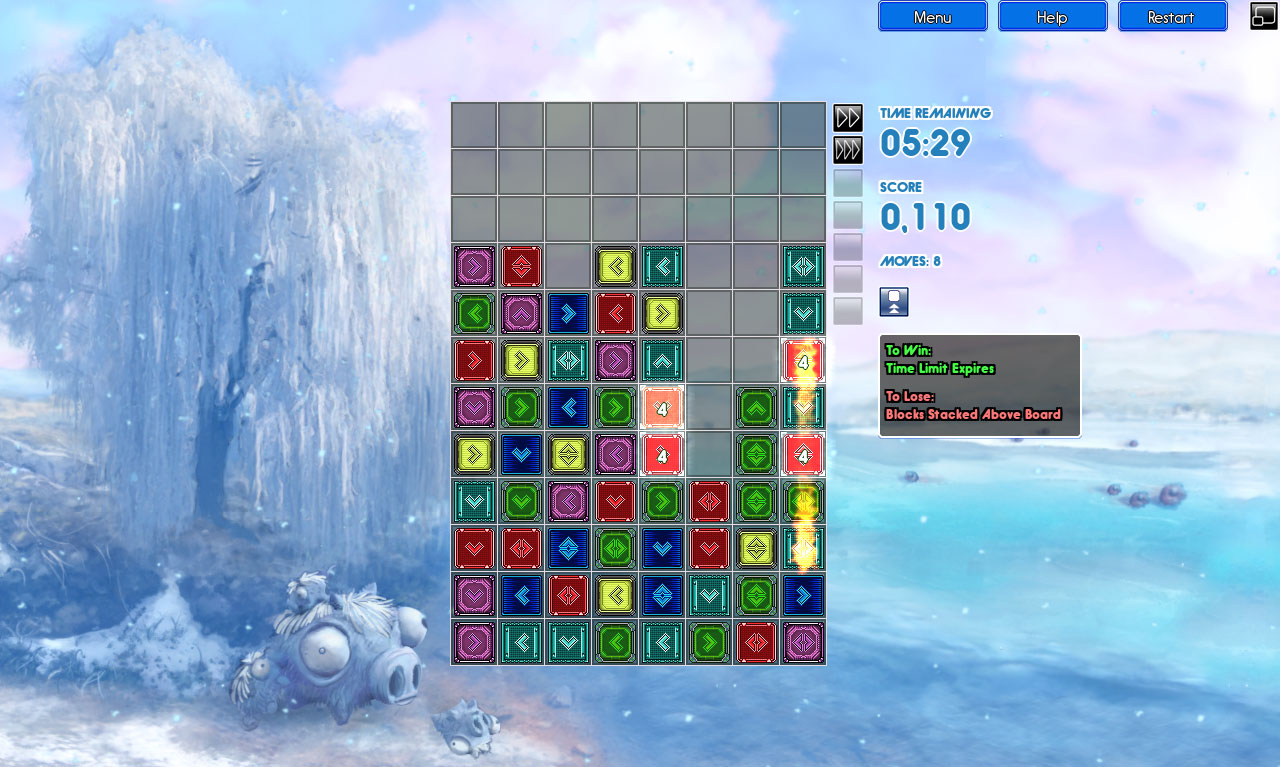Open the Menu
This screenshot has width=1280, height=767.
click(x=932, y=16)
